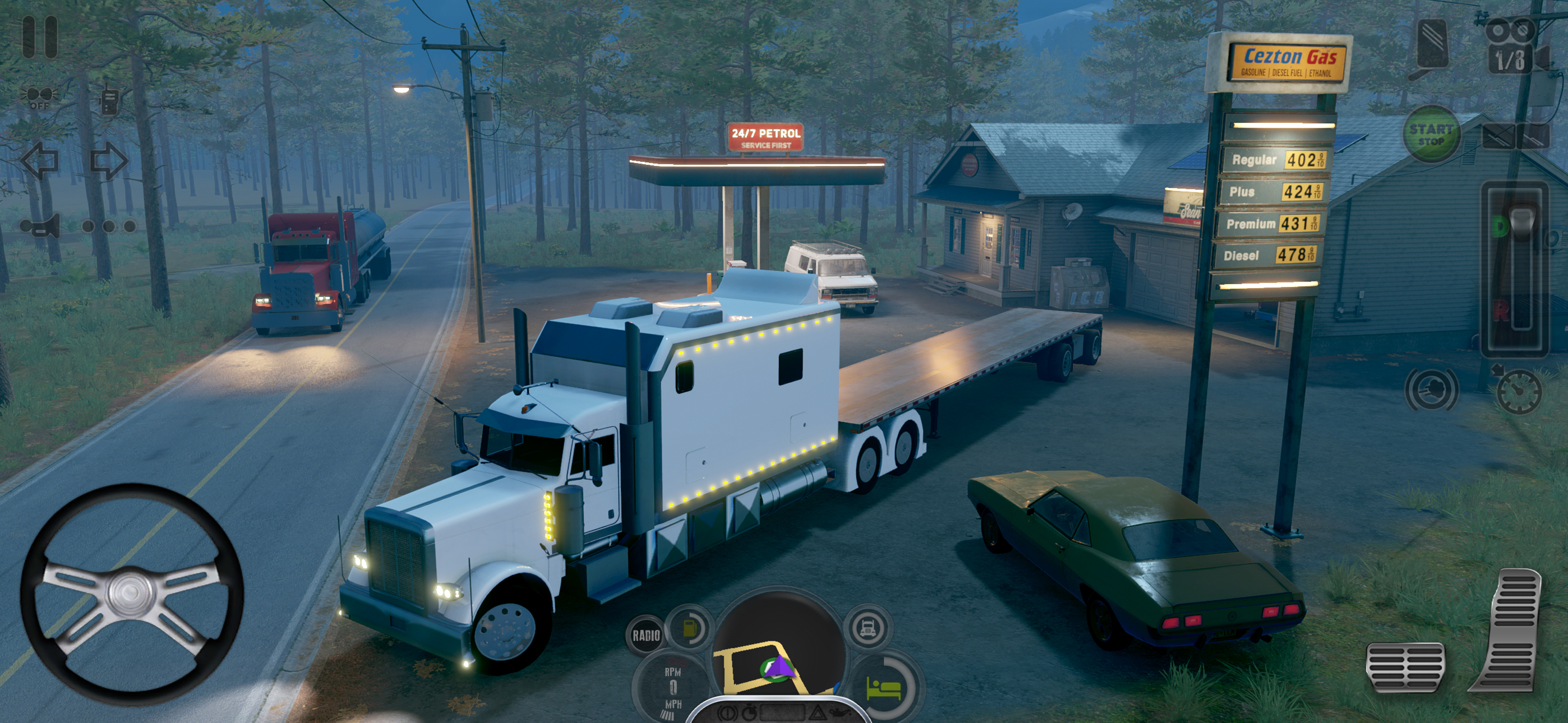The height and width of the screenshot is (723, 1568).
Task: Tap the steering wheel control
Action: (x=131, y=595)
